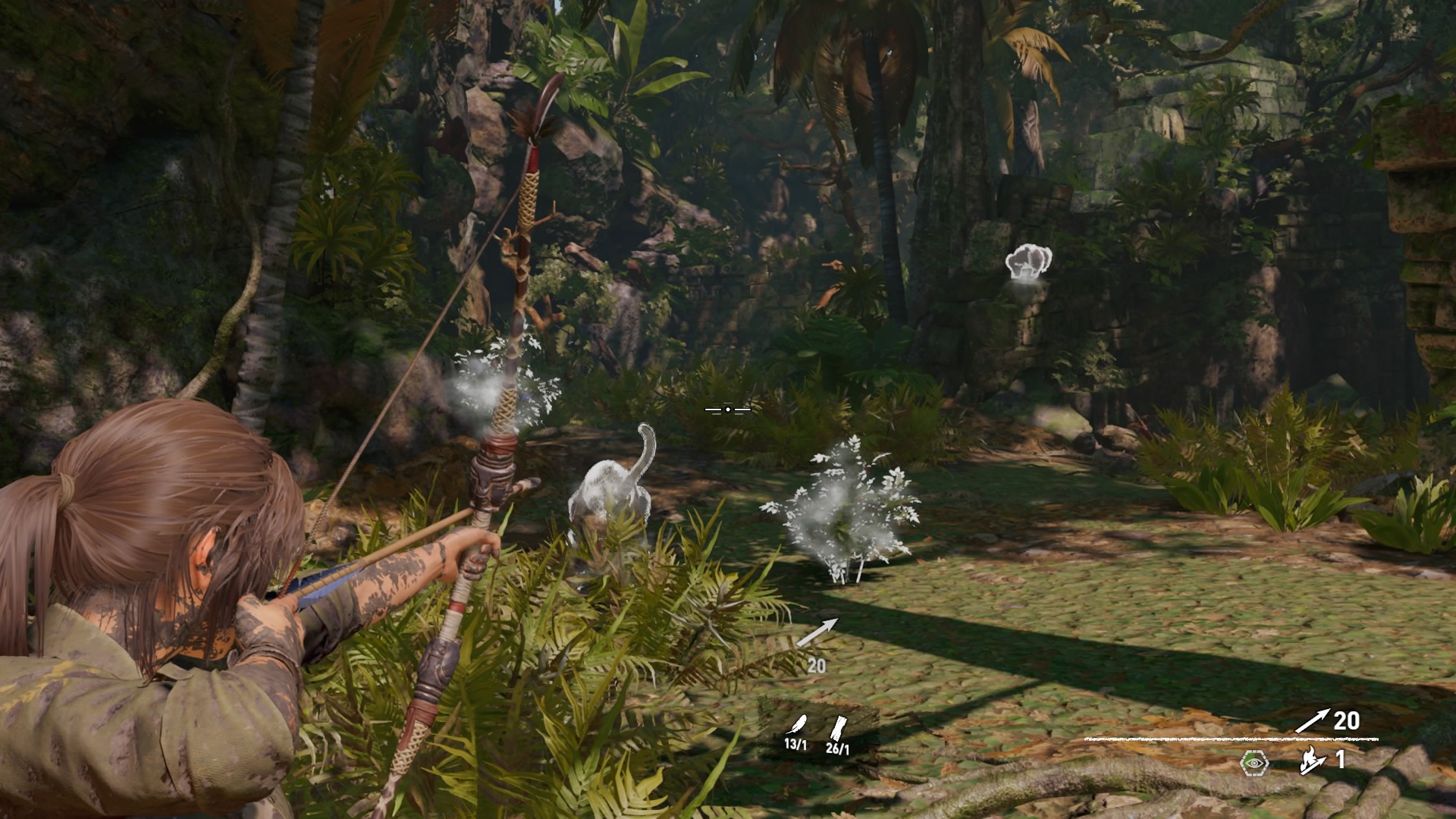Click the feather resource icon
The height and width of the screenshot is (819, 1456).
(x=795, y=724)
